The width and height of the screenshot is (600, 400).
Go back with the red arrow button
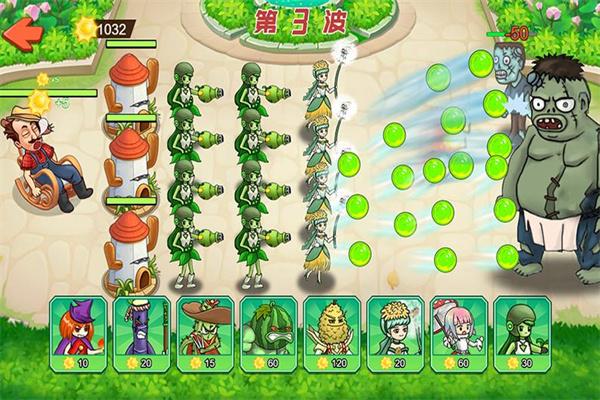(22, 31)
